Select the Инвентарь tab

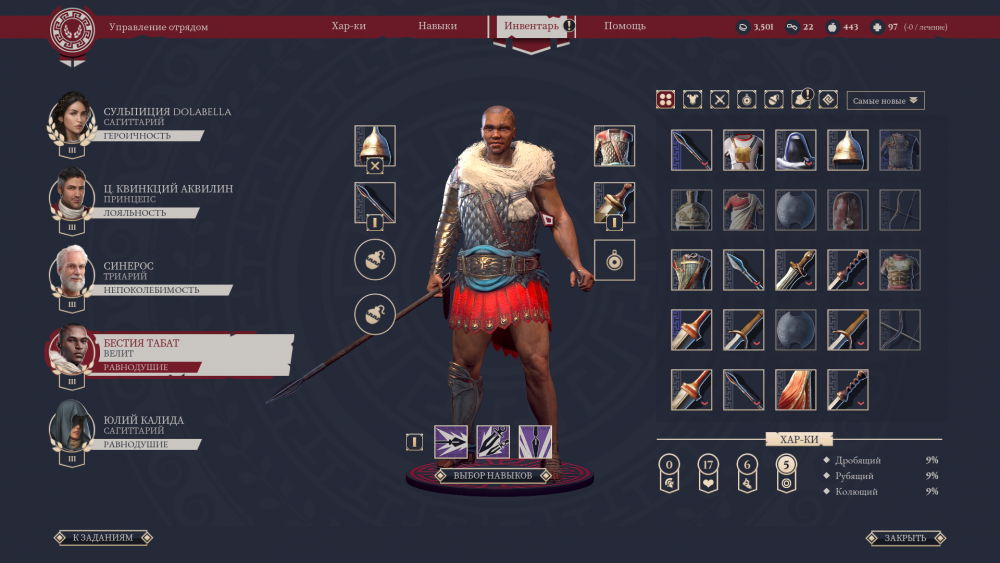pyautogui.click(x=531, y=26)
